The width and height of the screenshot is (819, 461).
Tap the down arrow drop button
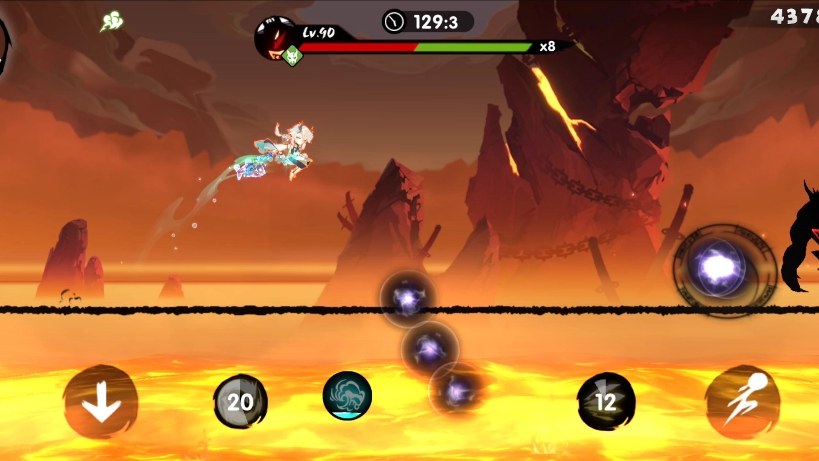coord(100,402)
